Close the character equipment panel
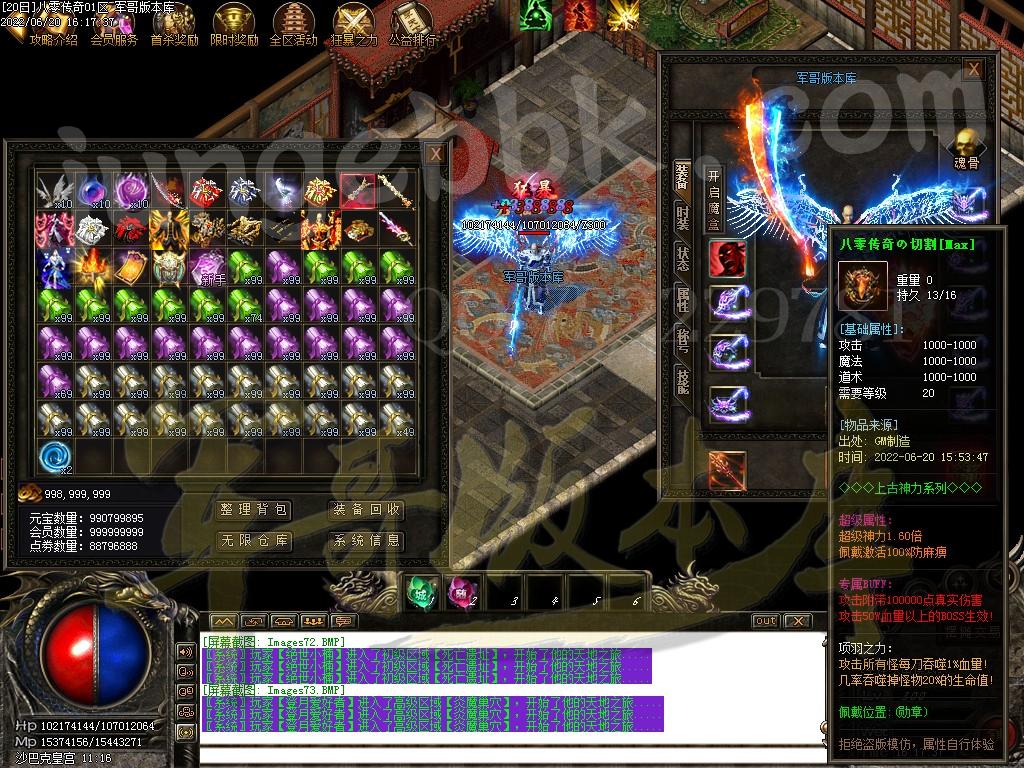The width and height of the screenshot is (1024, 768). point(972,69)
